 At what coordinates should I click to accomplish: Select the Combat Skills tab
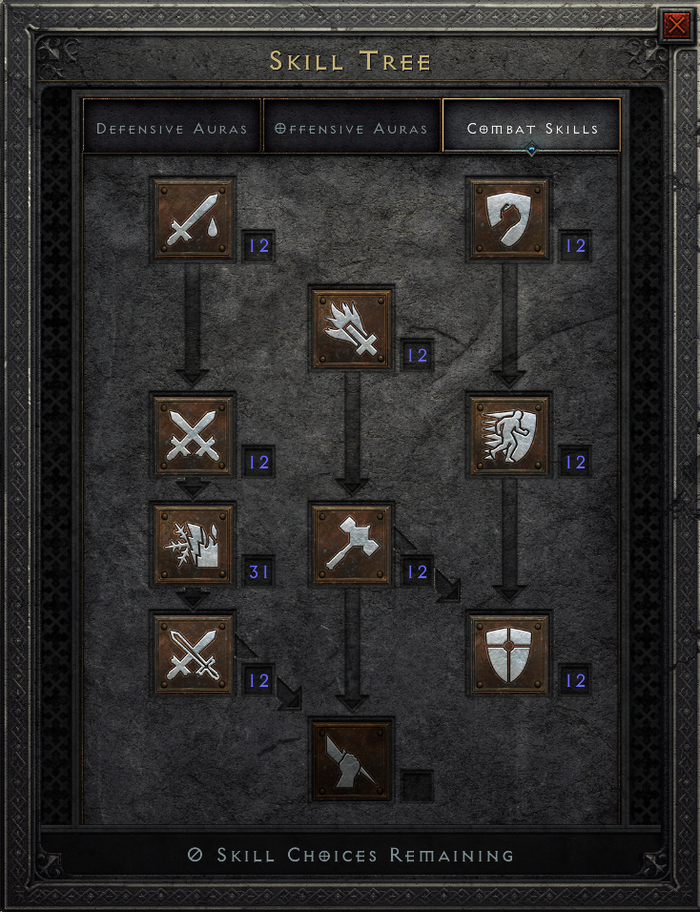(532, 128)
